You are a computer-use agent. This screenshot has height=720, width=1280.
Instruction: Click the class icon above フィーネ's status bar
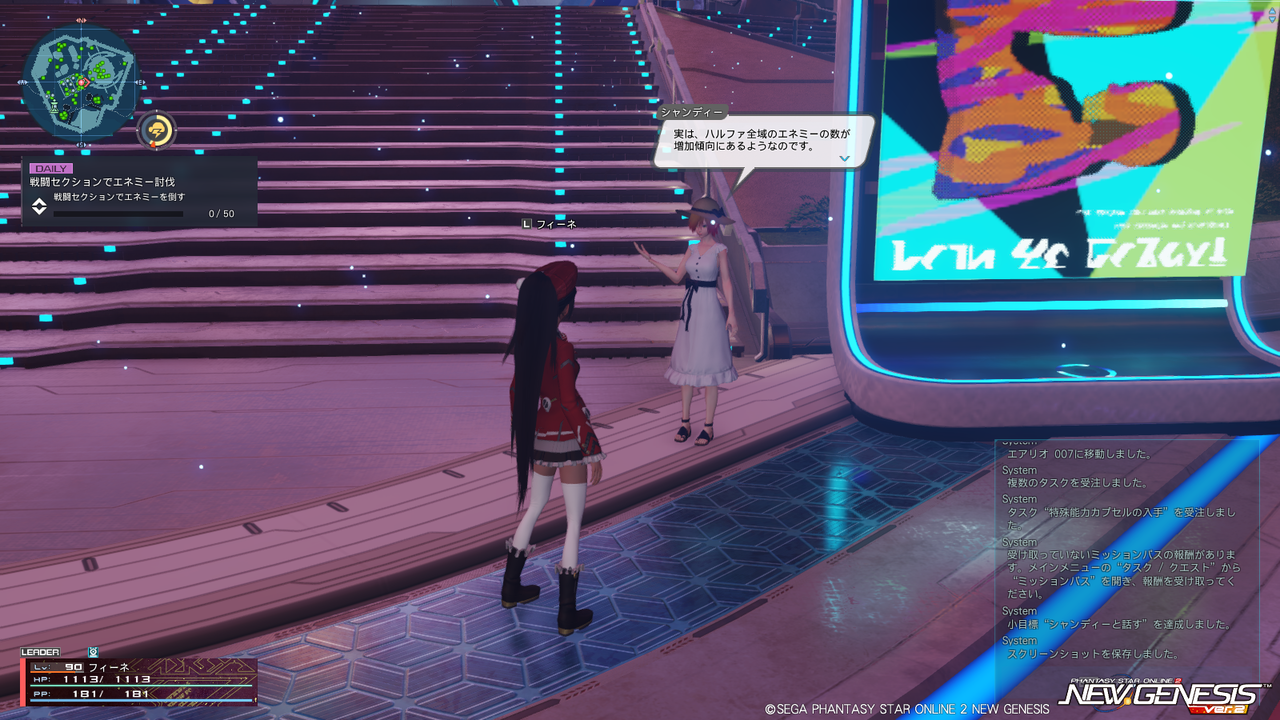coord(93,651)
